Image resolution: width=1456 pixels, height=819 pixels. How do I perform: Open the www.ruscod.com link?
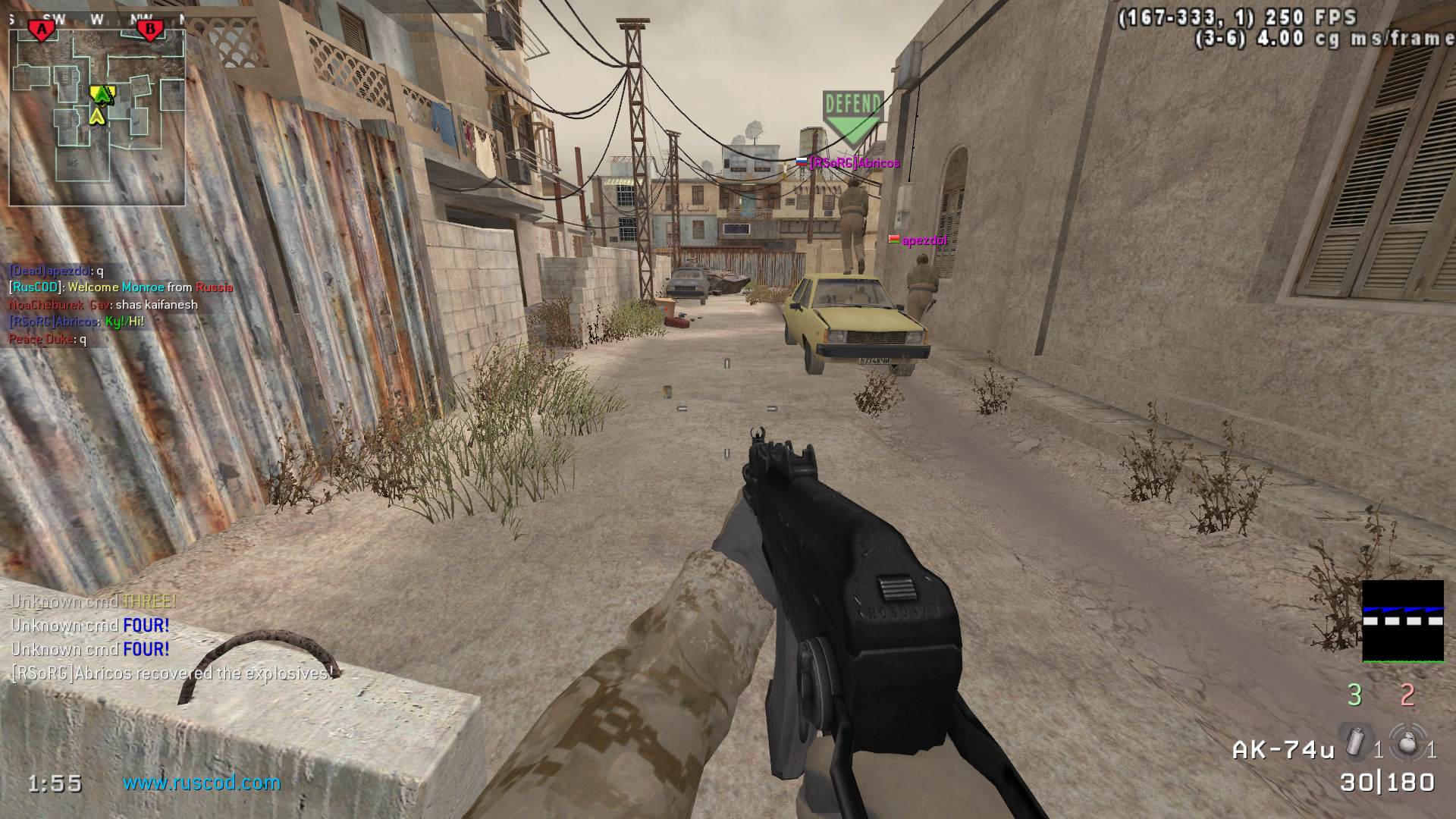[202, 783]
